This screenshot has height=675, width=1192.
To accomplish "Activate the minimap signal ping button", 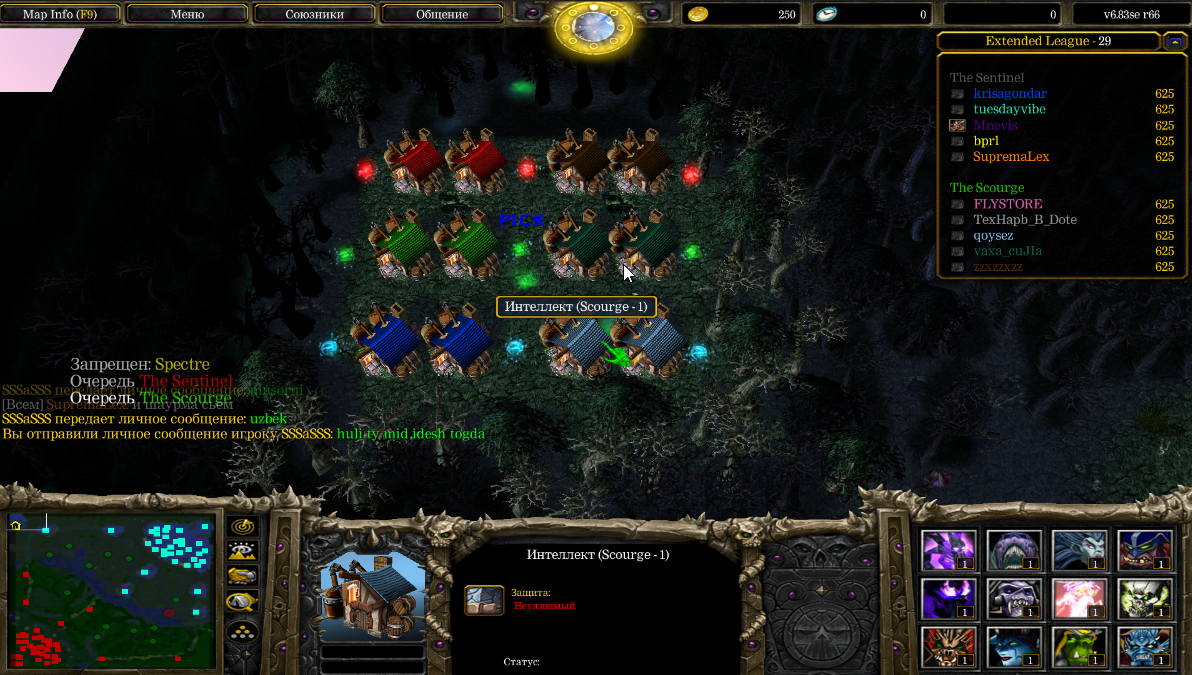I will [x=243, y=526].
